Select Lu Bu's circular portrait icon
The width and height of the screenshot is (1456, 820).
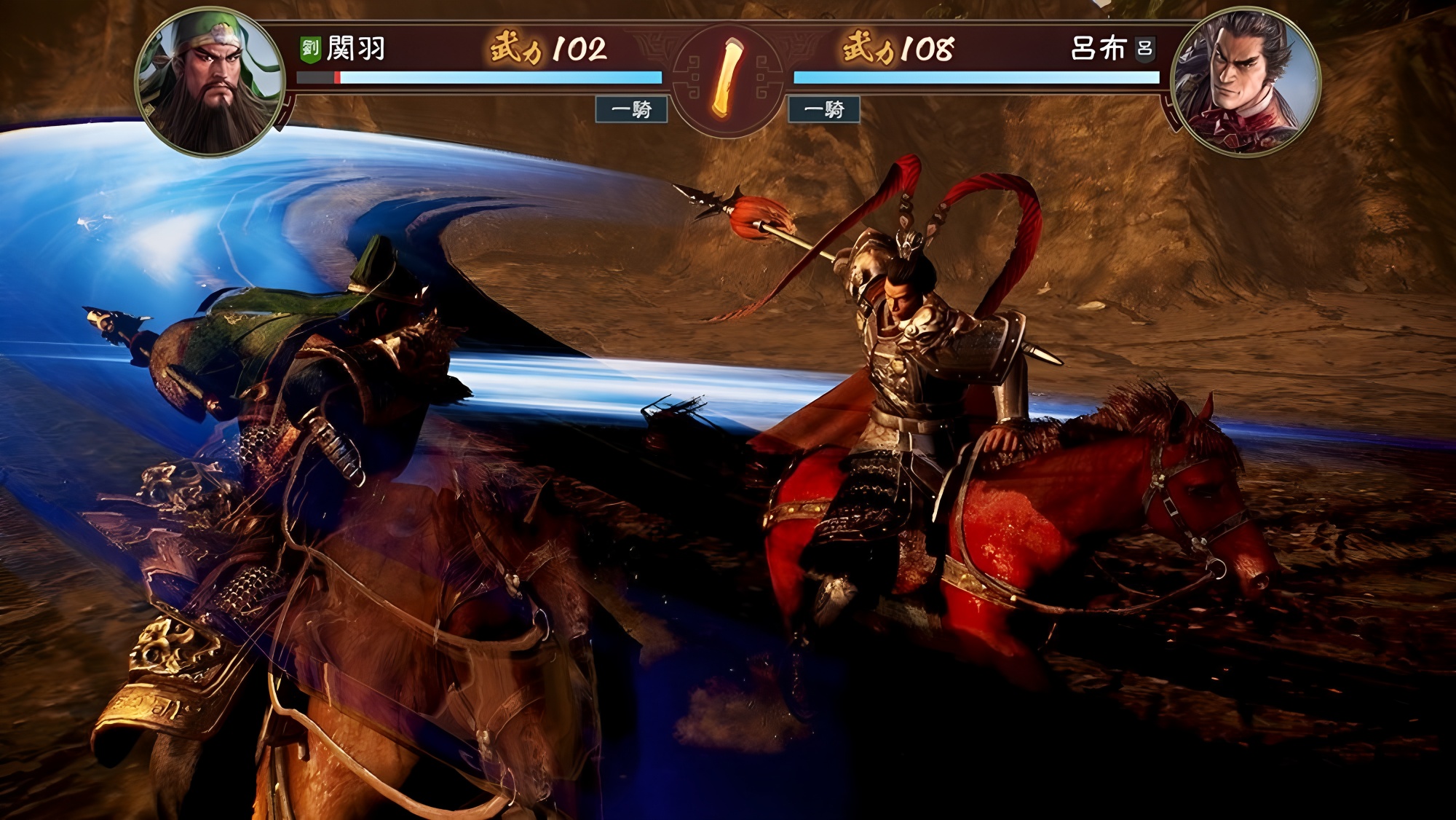pyautogui.click(x=1245, y=80)
